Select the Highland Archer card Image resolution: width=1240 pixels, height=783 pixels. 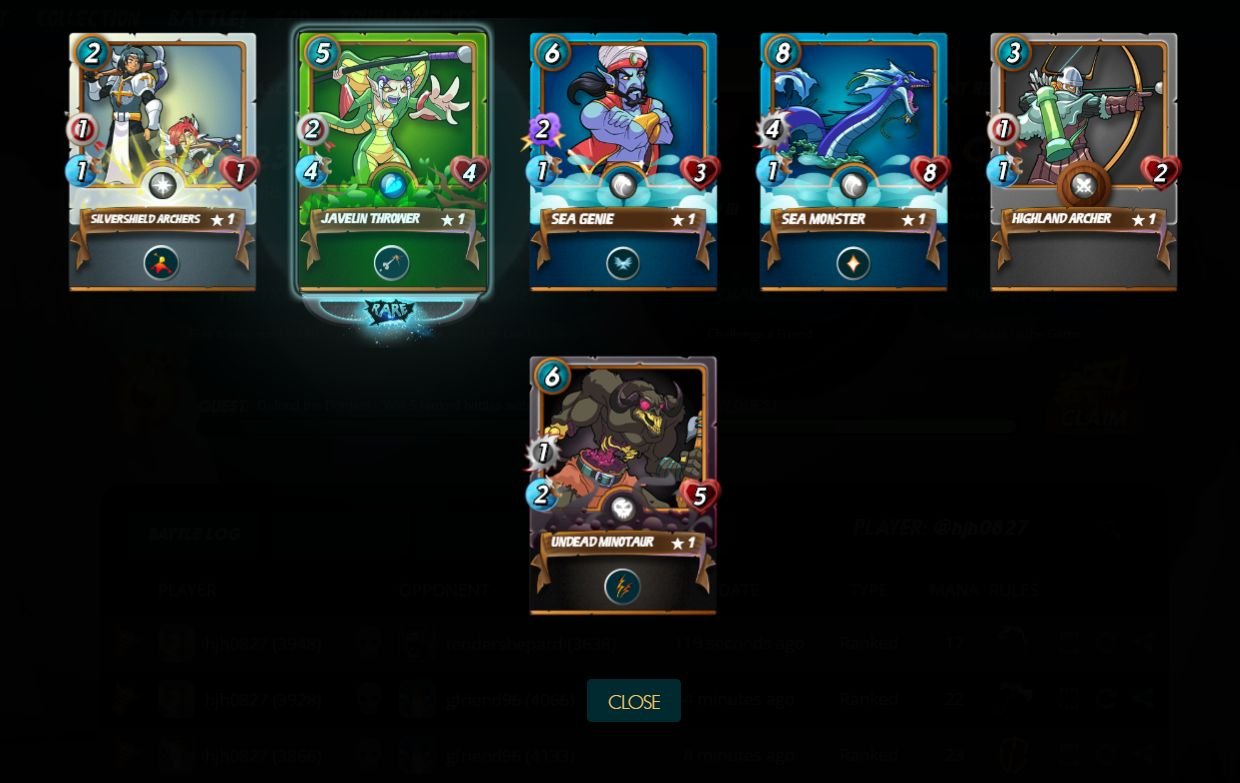pyautogui.click(x=1083, y=162)
